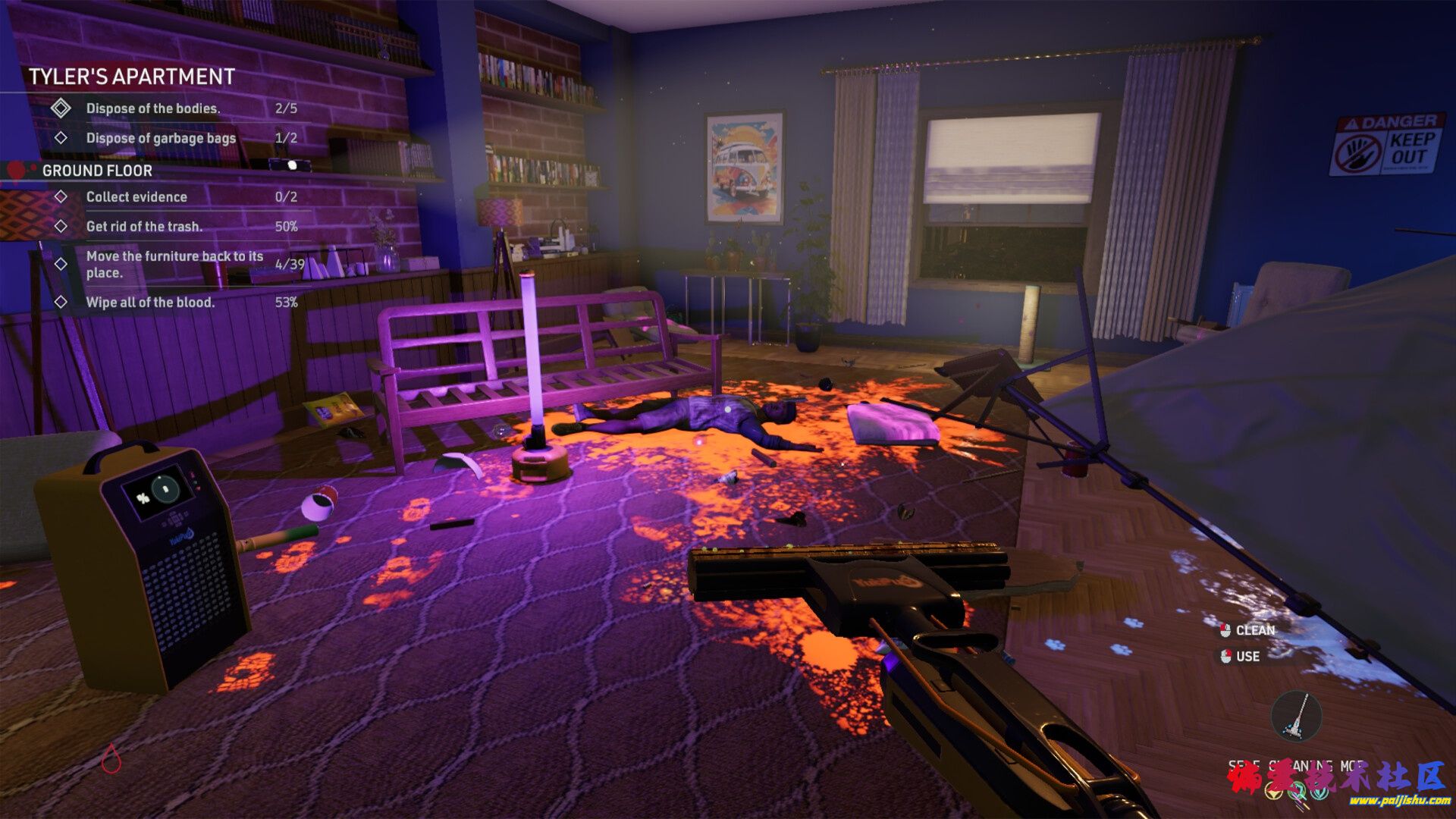Open the www.paijishu.com watermark link
Screen dimensions: 1456x819
click(1399, 801)
